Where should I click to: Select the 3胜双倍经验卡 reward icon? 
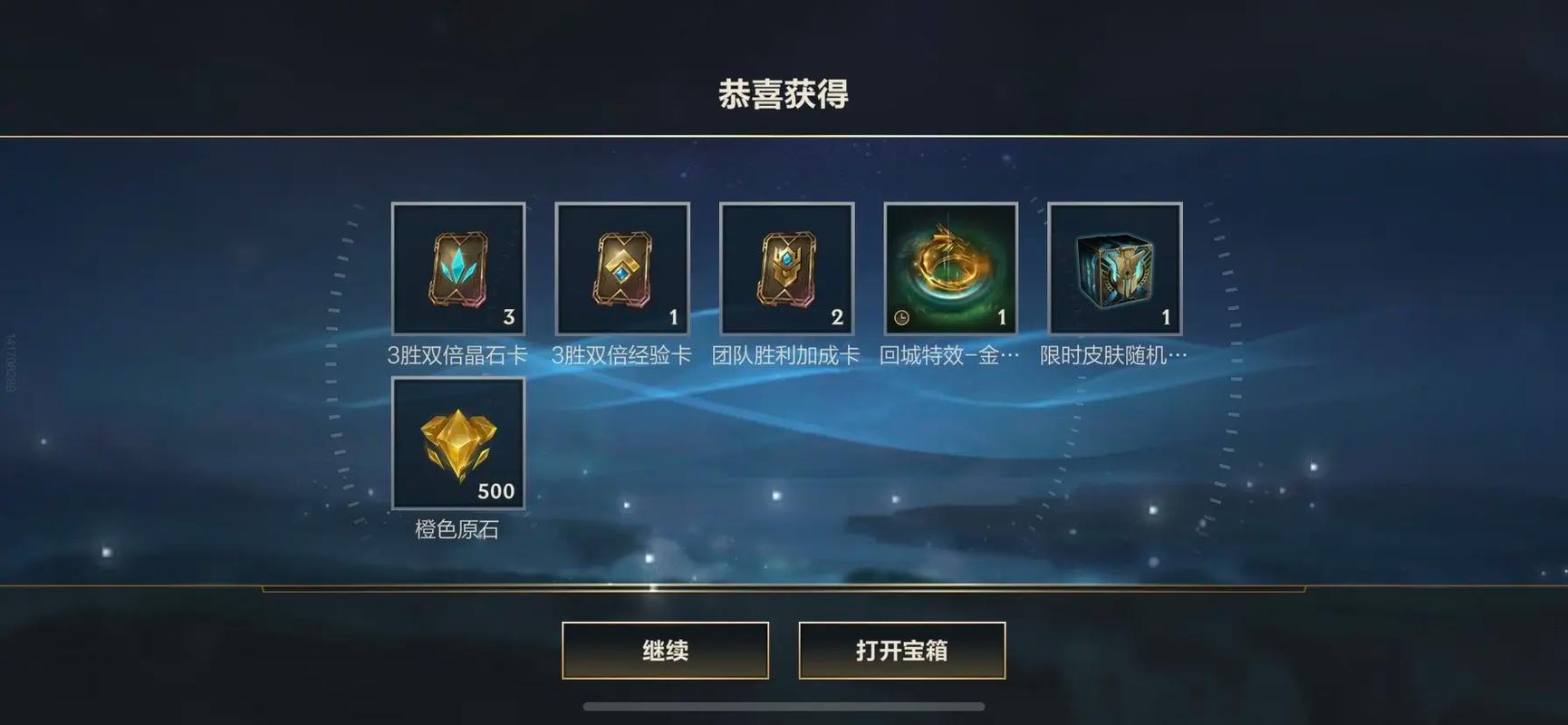tap(621, 267)
